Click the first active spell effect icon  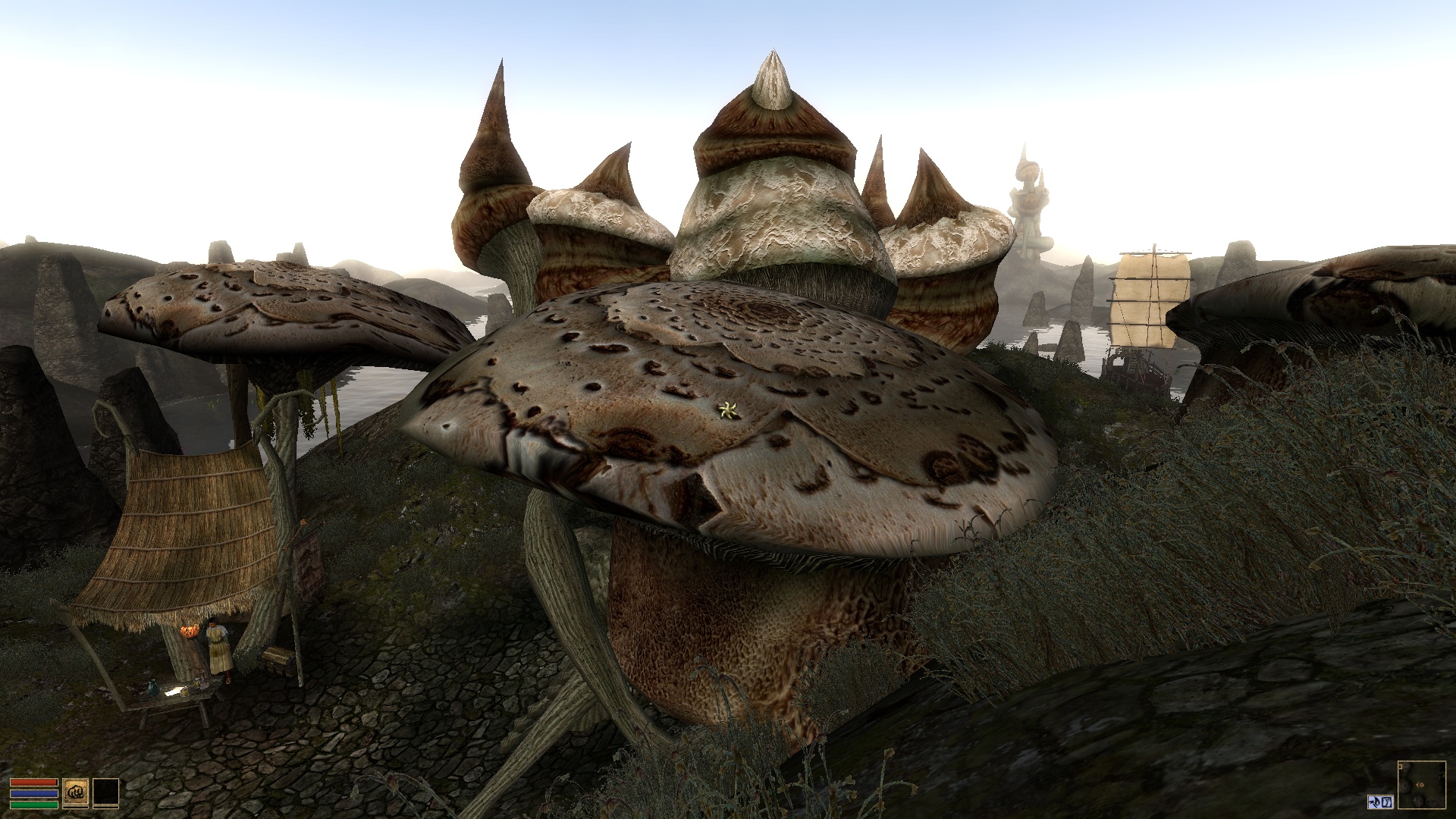point(1375,802)
